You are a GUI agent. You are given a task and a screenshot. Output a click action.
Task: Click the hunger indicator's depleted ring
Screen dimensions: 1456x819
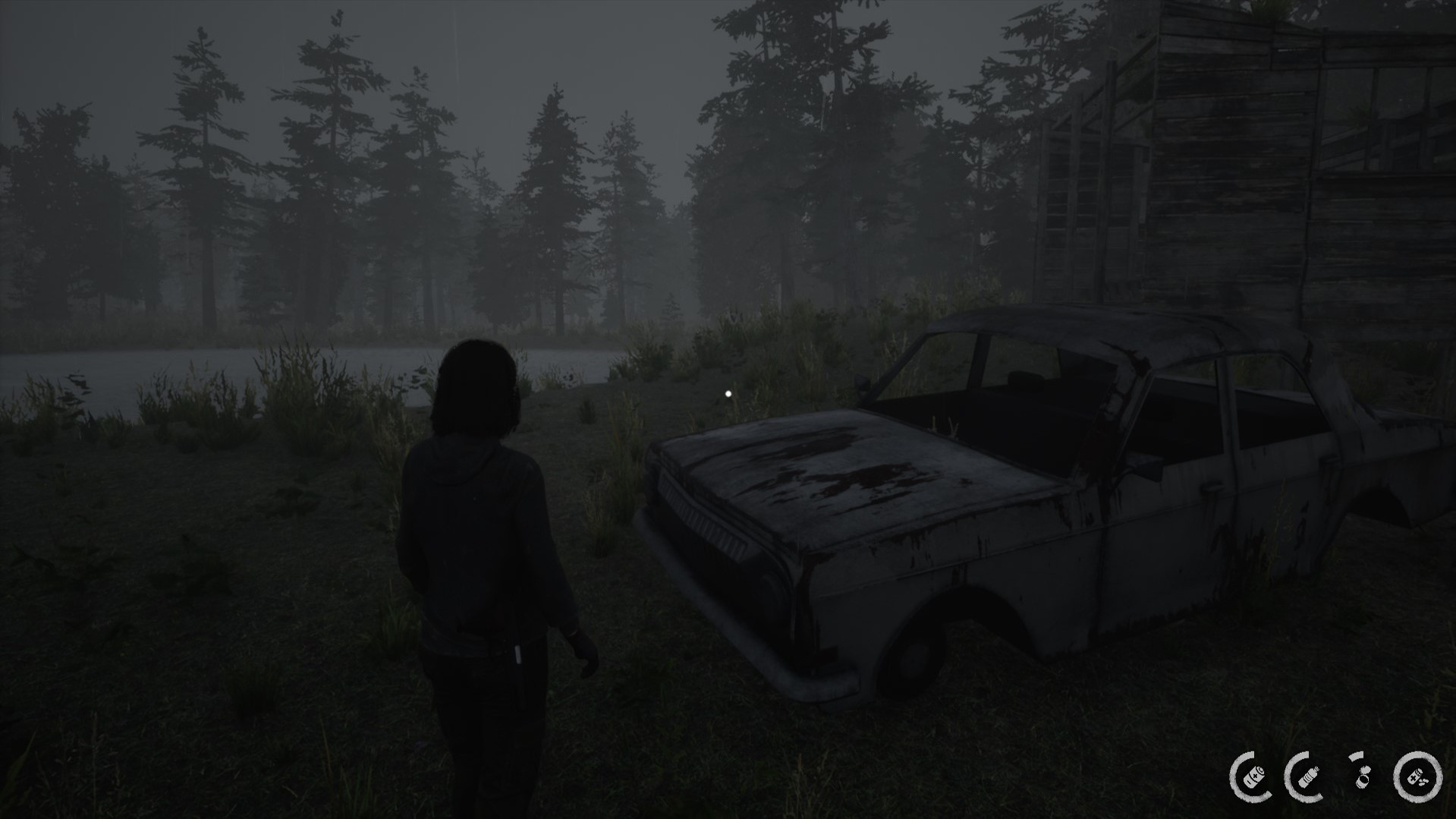[1354, 755]
